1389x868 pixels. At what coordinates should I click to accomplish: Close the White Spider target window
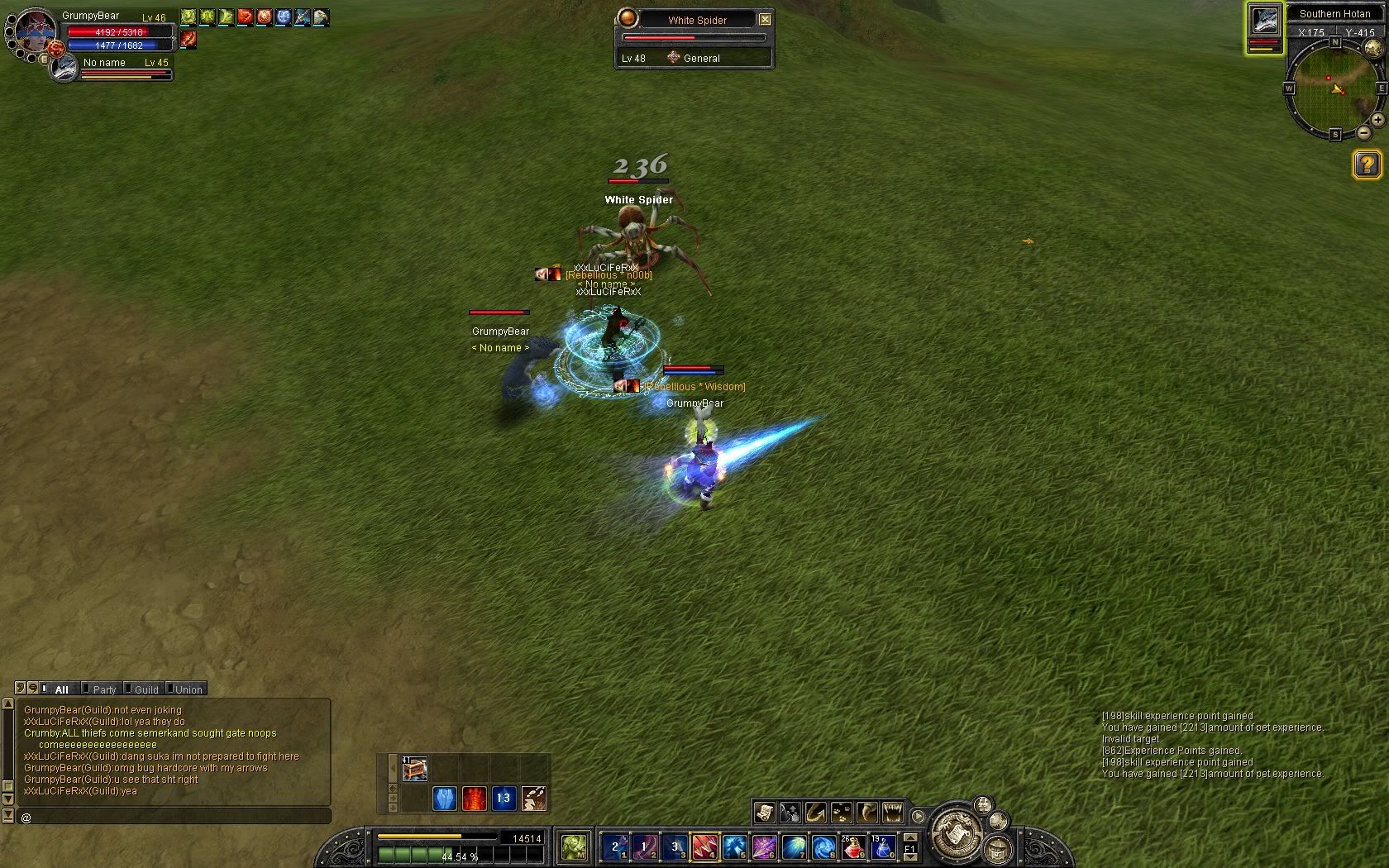765,19
